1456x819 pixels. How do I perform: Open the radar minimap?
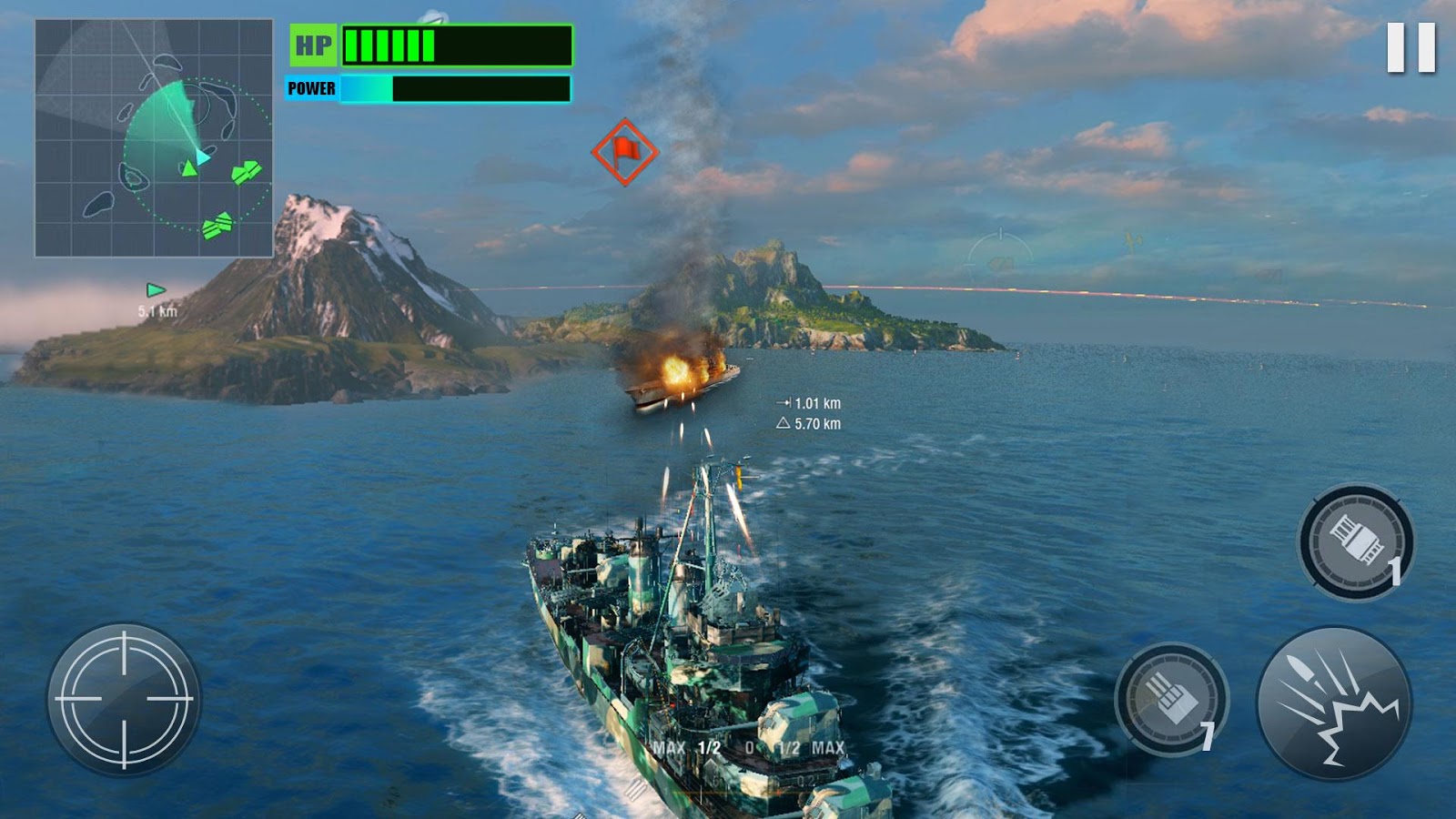point(154,138)
